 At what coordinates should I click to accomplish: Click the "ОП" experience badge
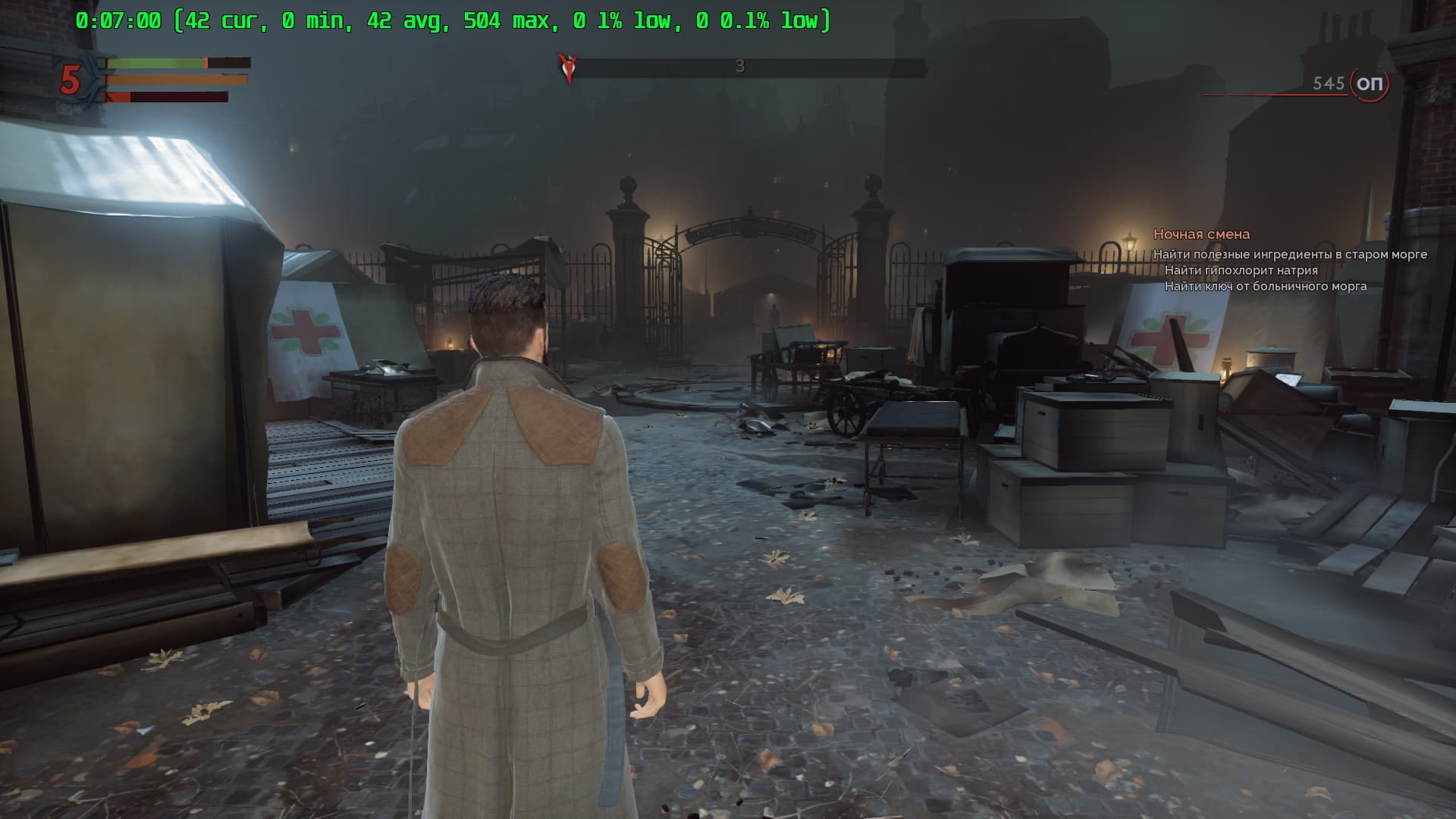tap(1370, 83)
